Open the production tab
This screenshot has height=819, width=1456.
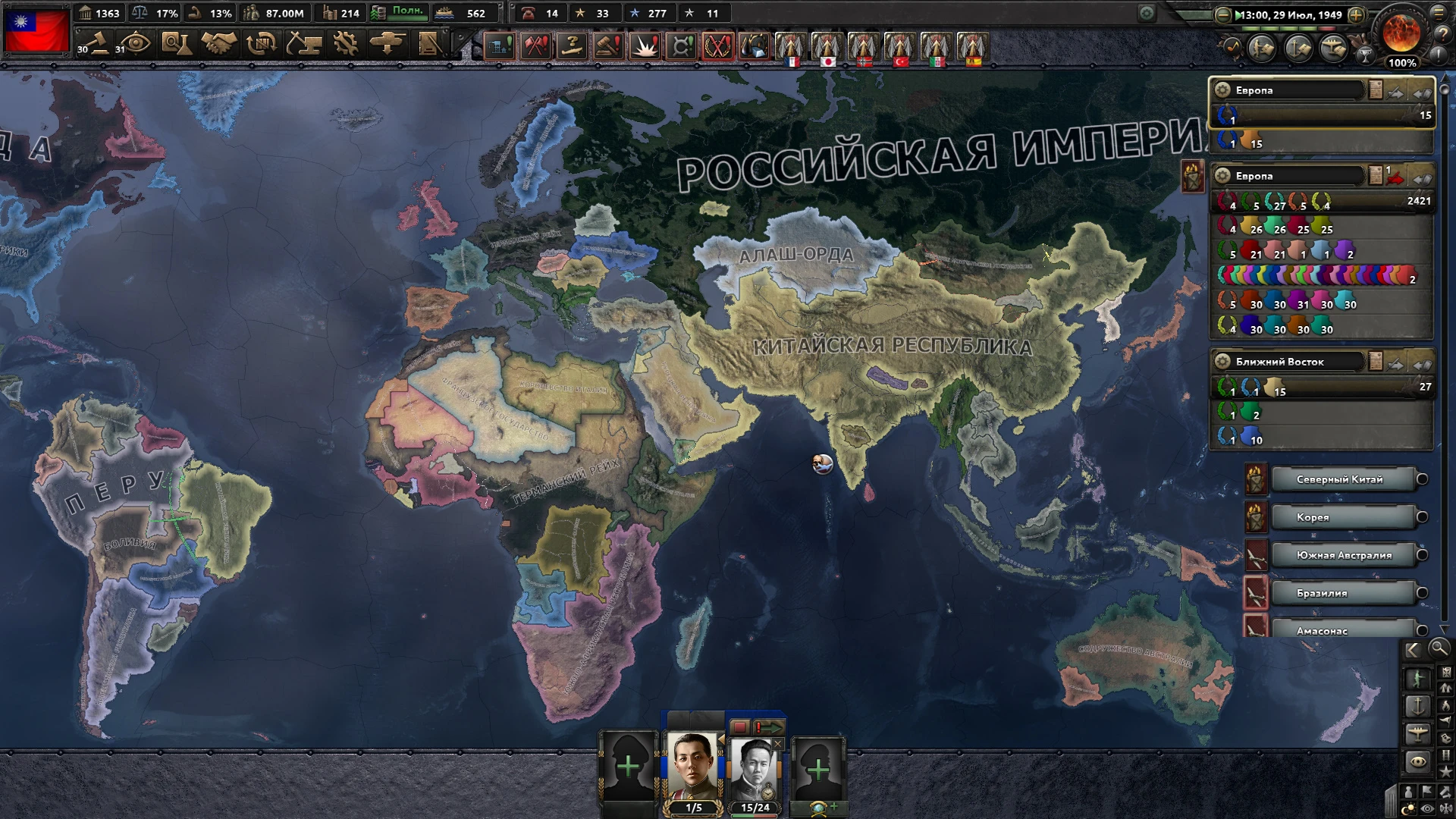pos(346,43)
